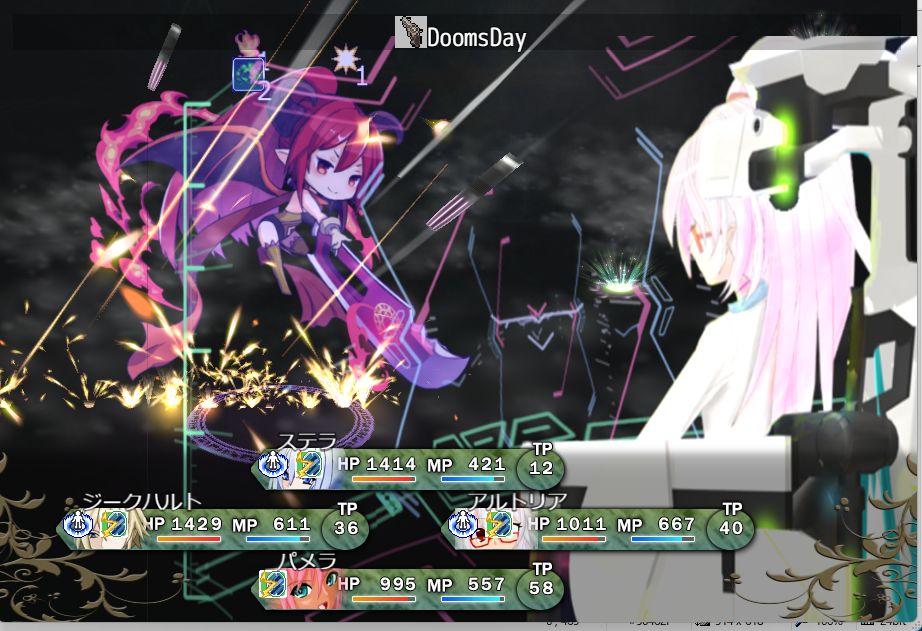Inspect the enemy's blue square status icon
The image size is (922, 631).
click(x=248, y=74)
